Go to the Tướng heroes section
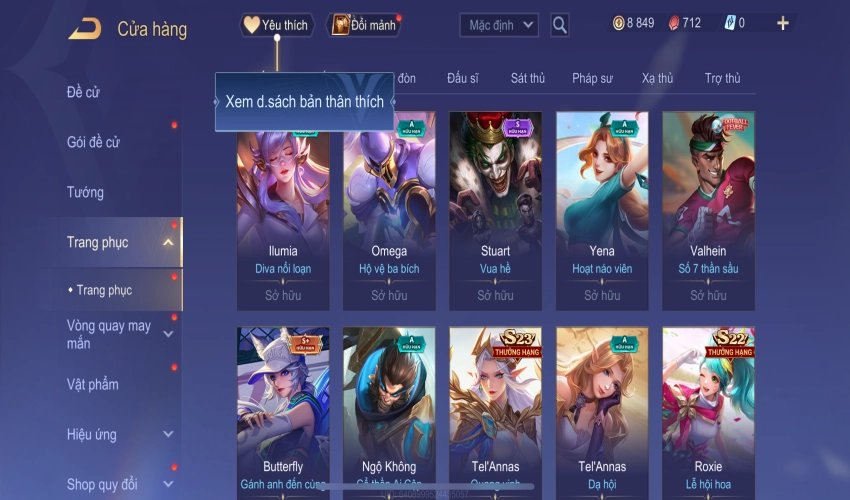Image resolution: width=850 pixels, height=500 pixels. pos(85,192)
